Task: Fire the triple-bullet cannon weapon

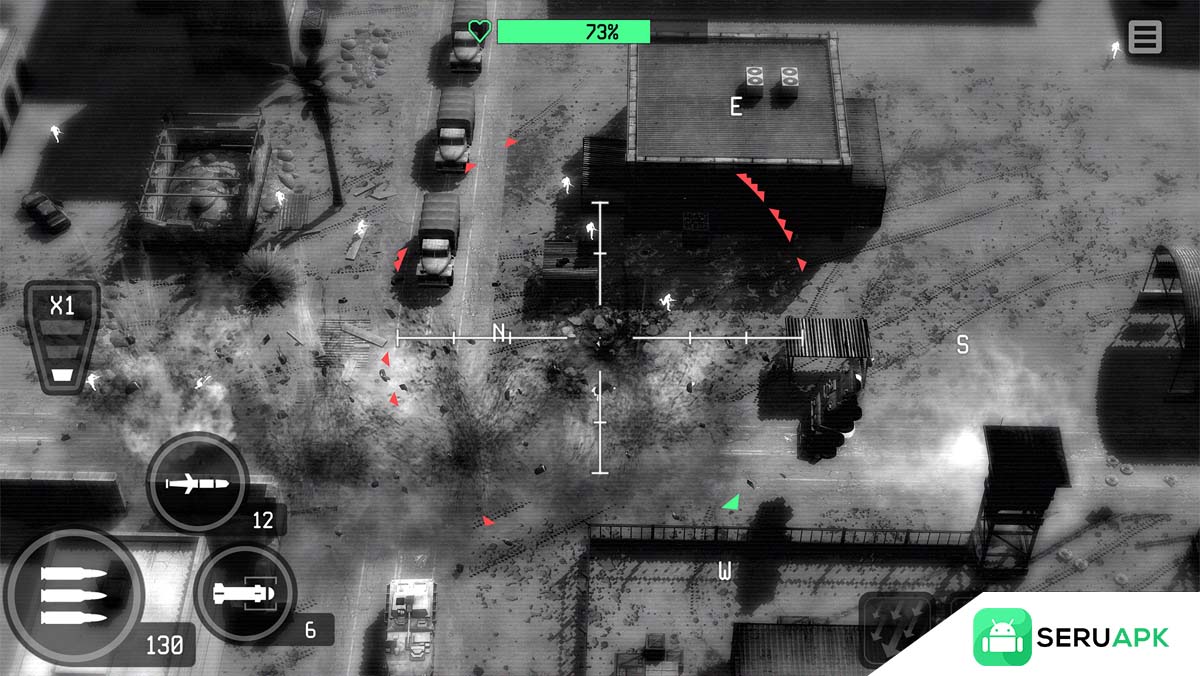Action: tap(73, 598)
